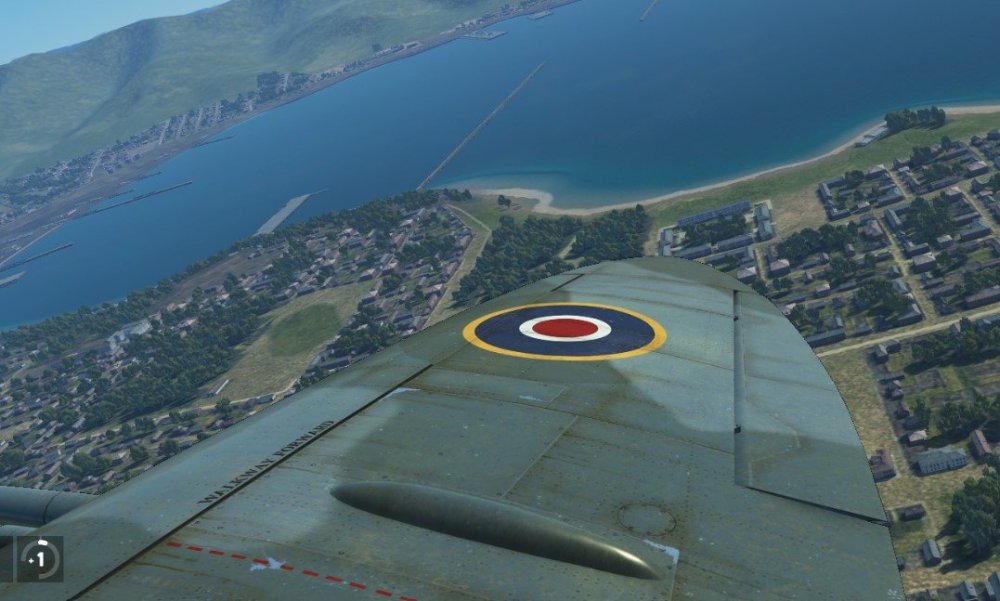Click the circular +1 gauge icon

41,558
